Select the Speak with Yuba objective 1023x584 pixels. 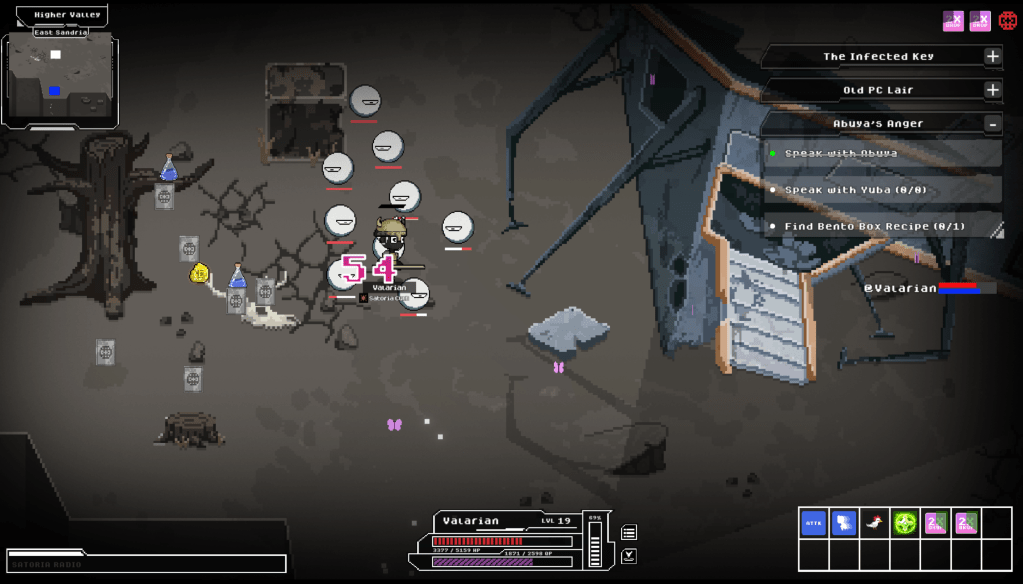[x=882, y=190]
